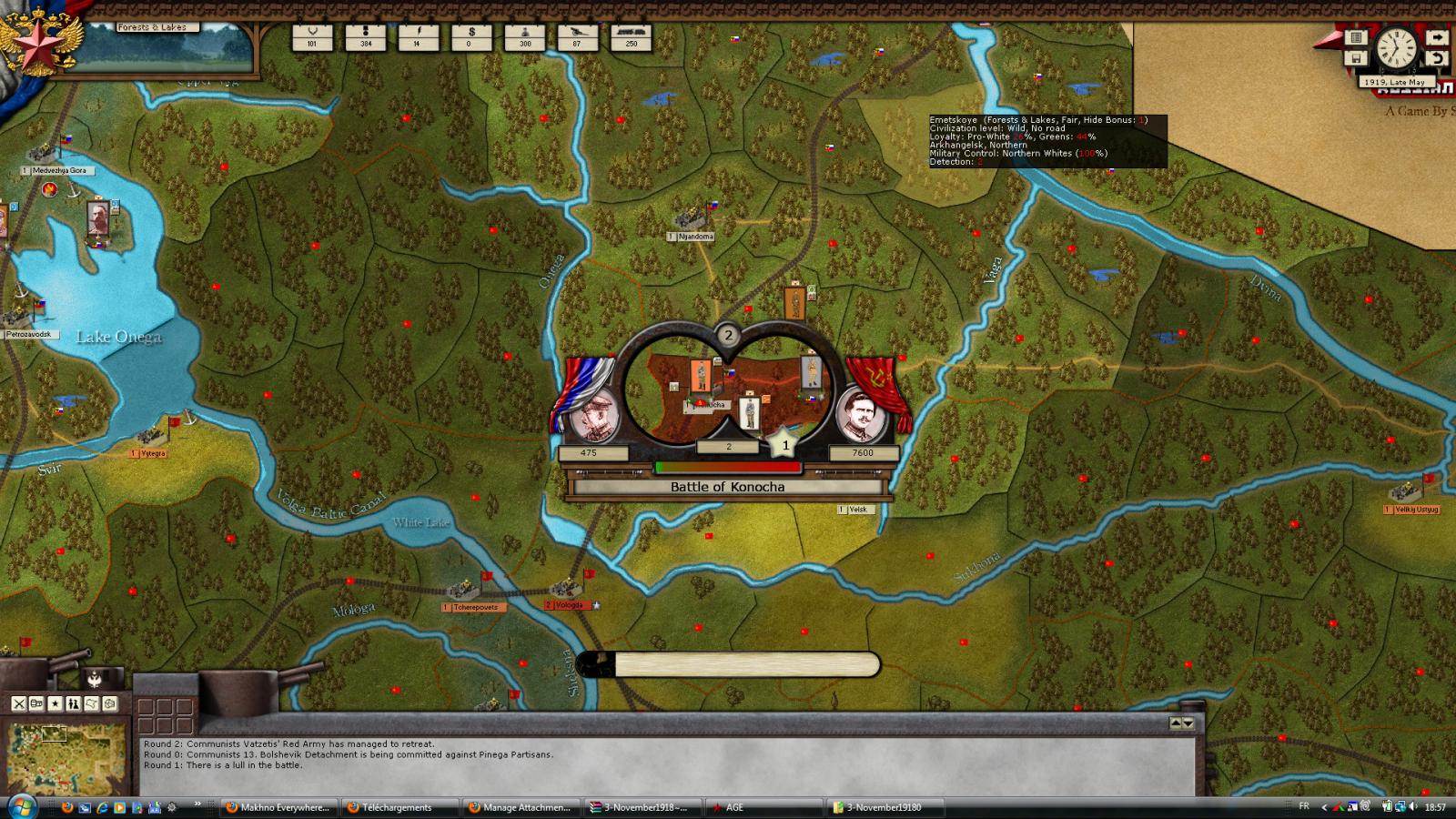Select the crossed swords map filter
The image size is (1456, 819).
click(19, 703)
